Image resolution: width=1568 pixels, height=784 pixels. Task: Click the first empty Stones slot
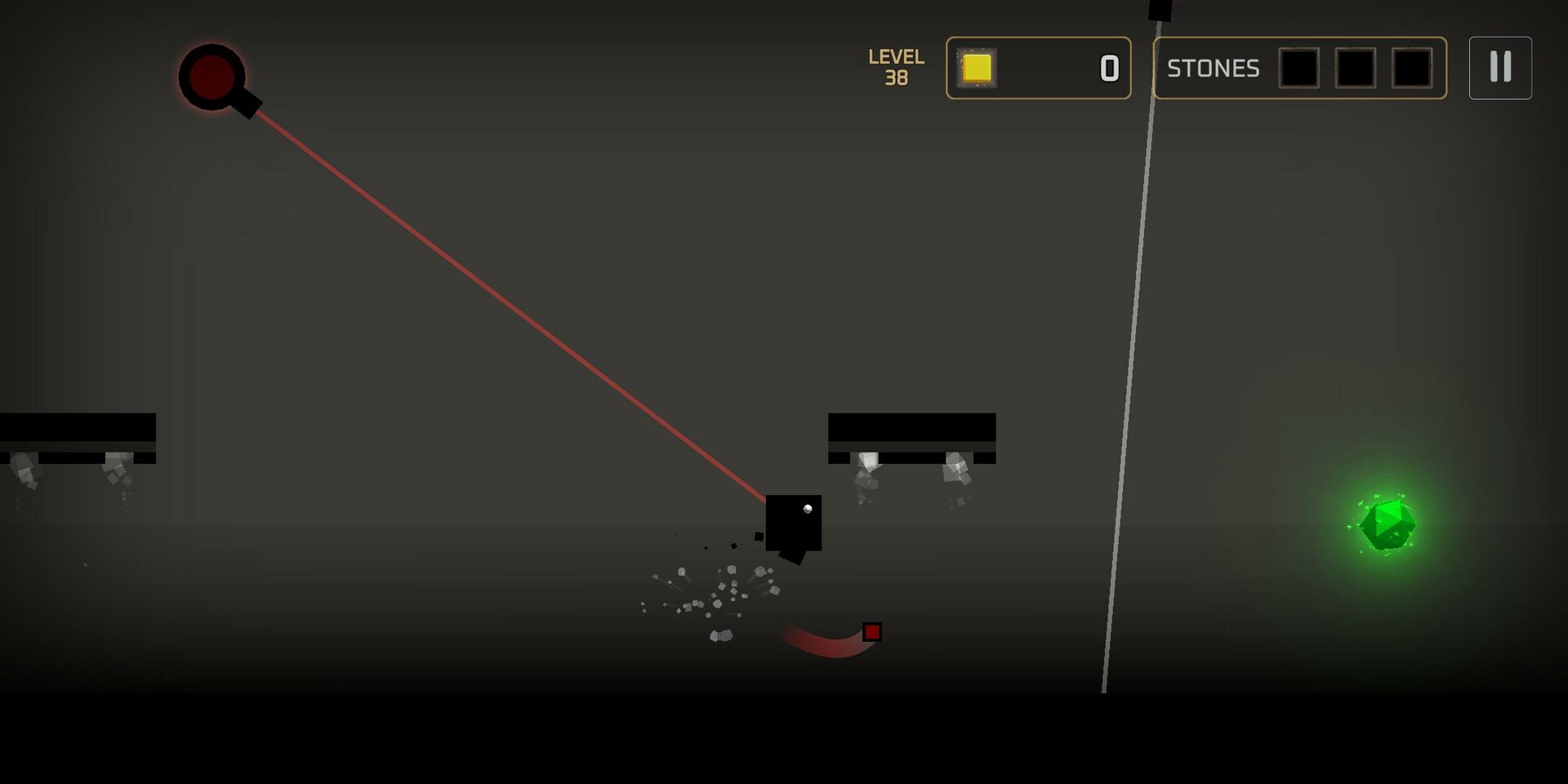point(1298,69)
